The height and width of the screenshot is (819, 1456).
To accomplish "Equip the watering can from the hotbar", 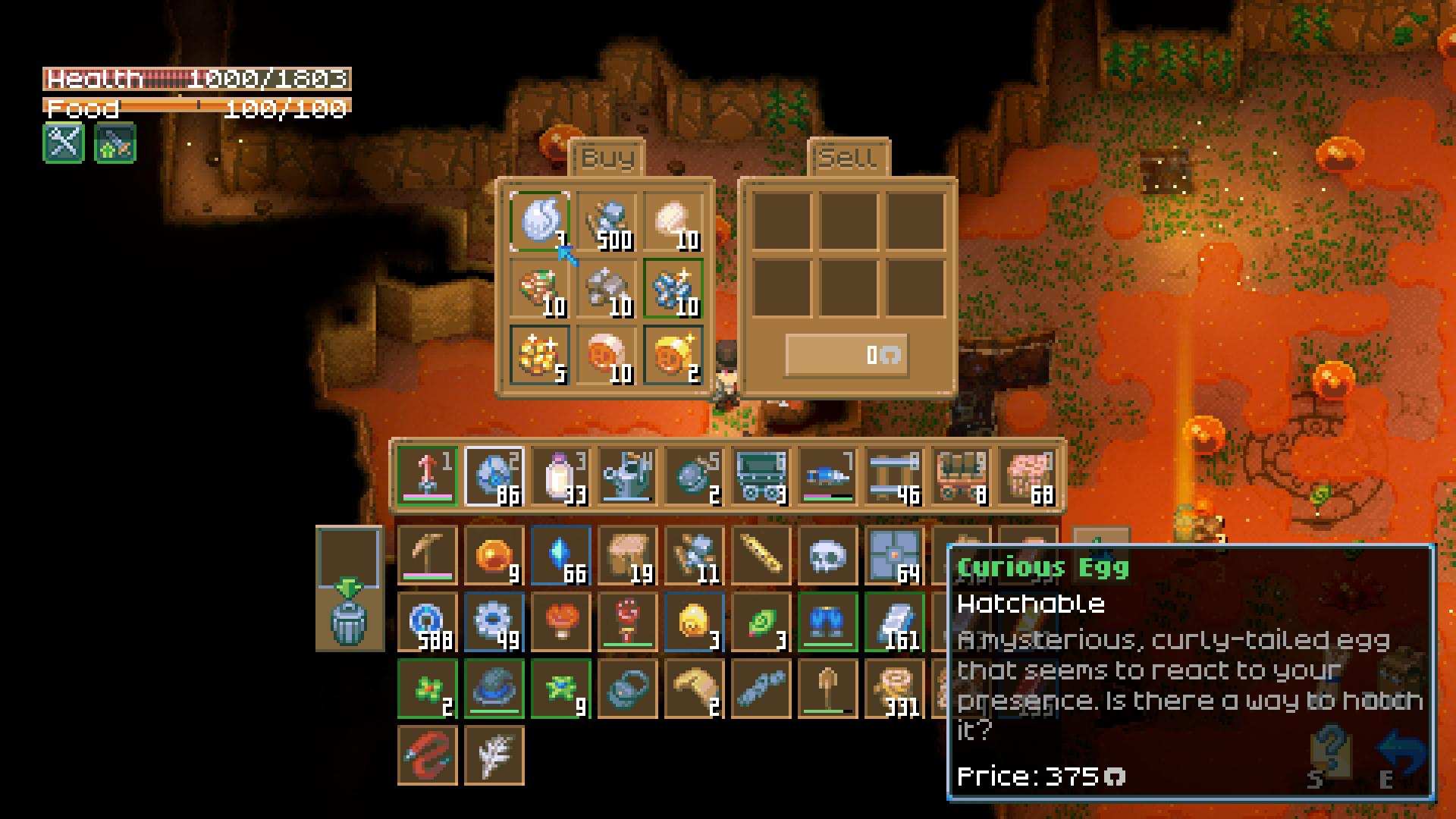I will [627, 475].
